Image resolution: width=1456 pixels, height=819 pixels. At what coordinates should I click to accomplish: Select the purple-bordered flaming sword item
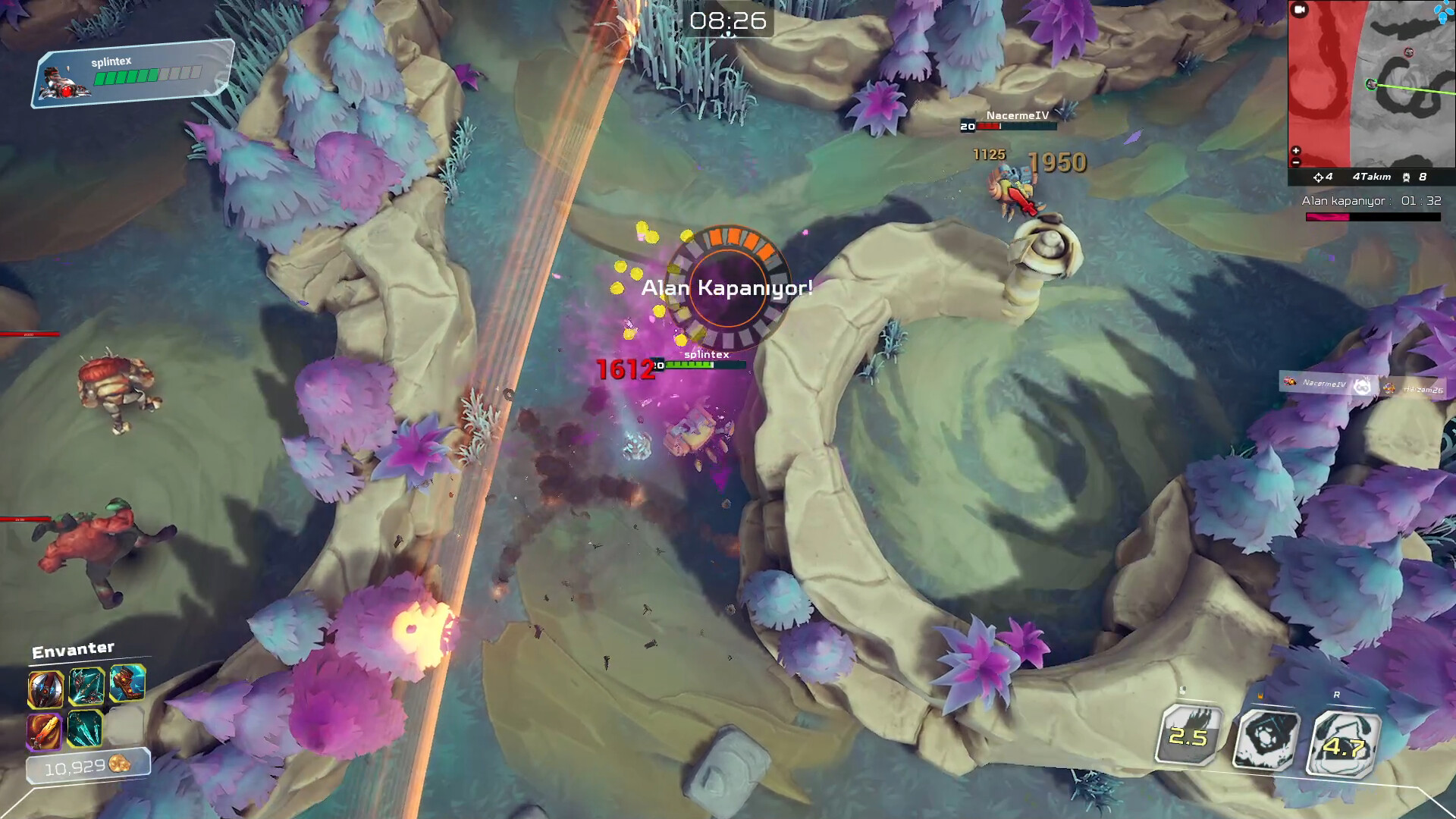click(45, 732)
